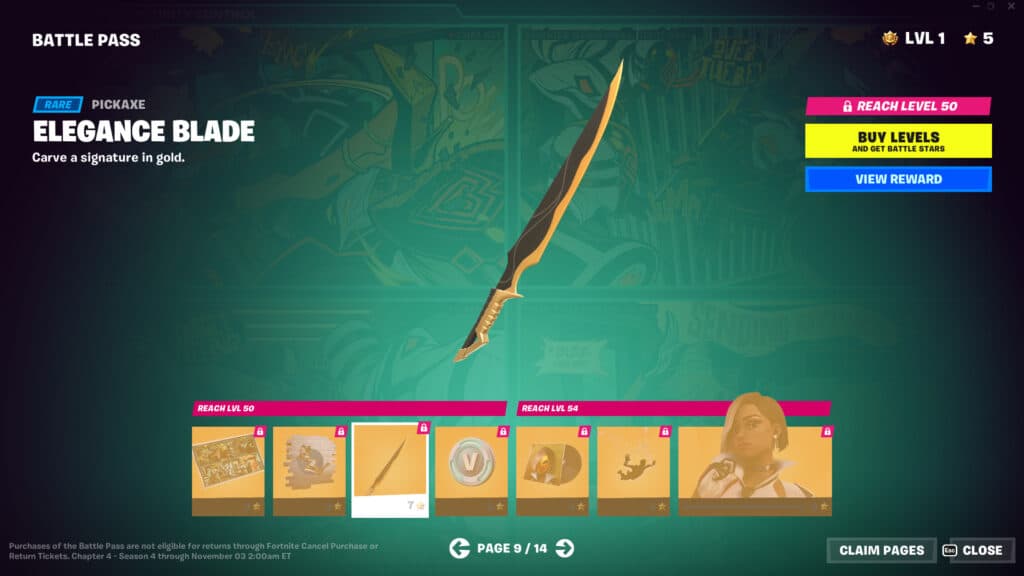This screenshot has width=1024, height=576.
Task: Select the music album reward tile
Action: click(x=552, y=470)
